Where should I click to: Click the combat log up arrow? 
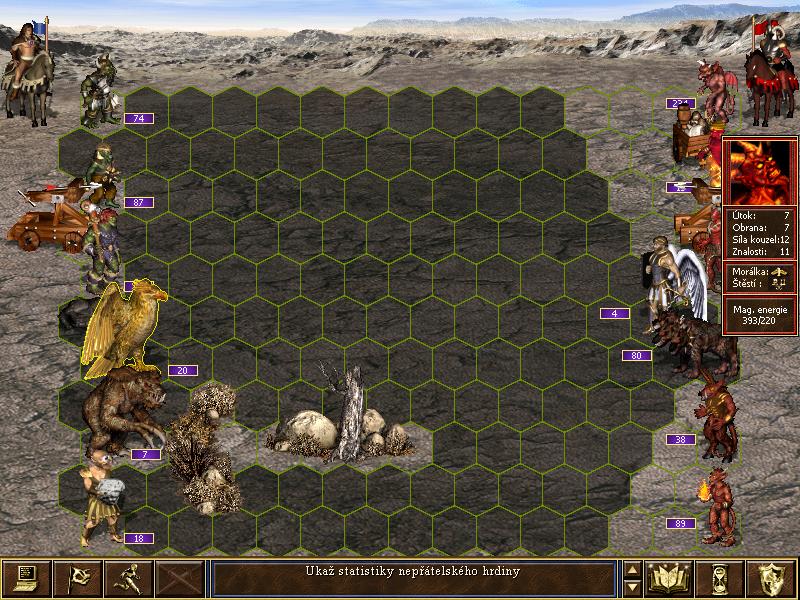pyautogui.click(x=632, y=570)
